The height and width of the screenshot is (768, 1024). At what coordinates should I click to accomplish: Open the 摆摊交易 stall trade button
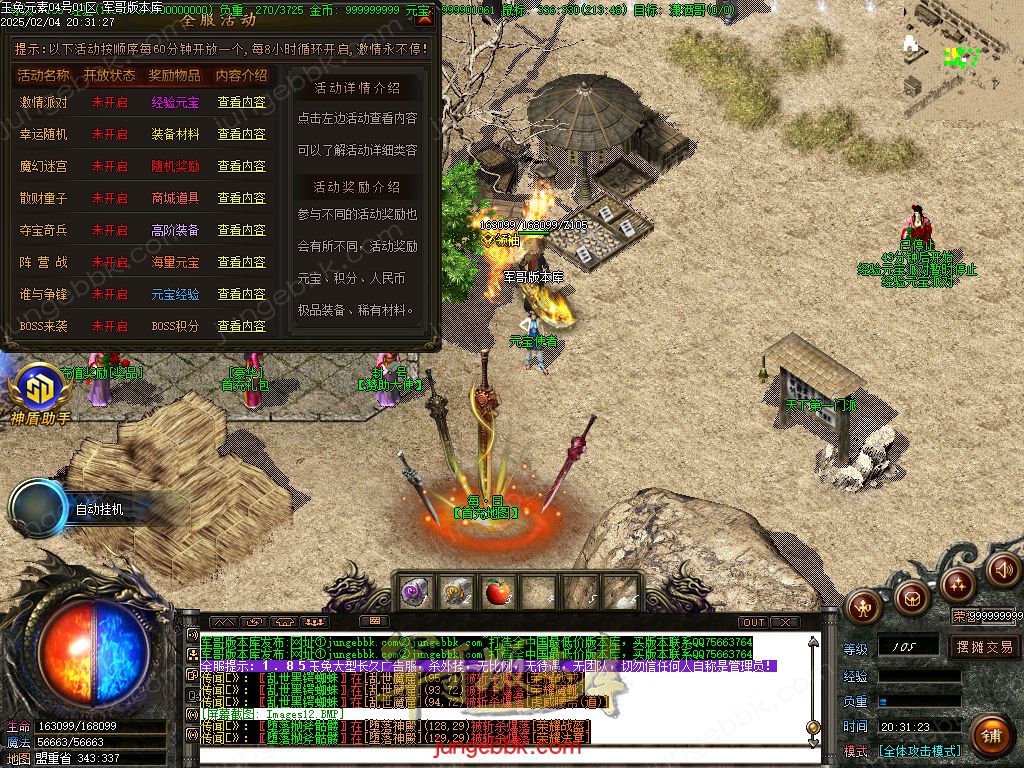984,647
